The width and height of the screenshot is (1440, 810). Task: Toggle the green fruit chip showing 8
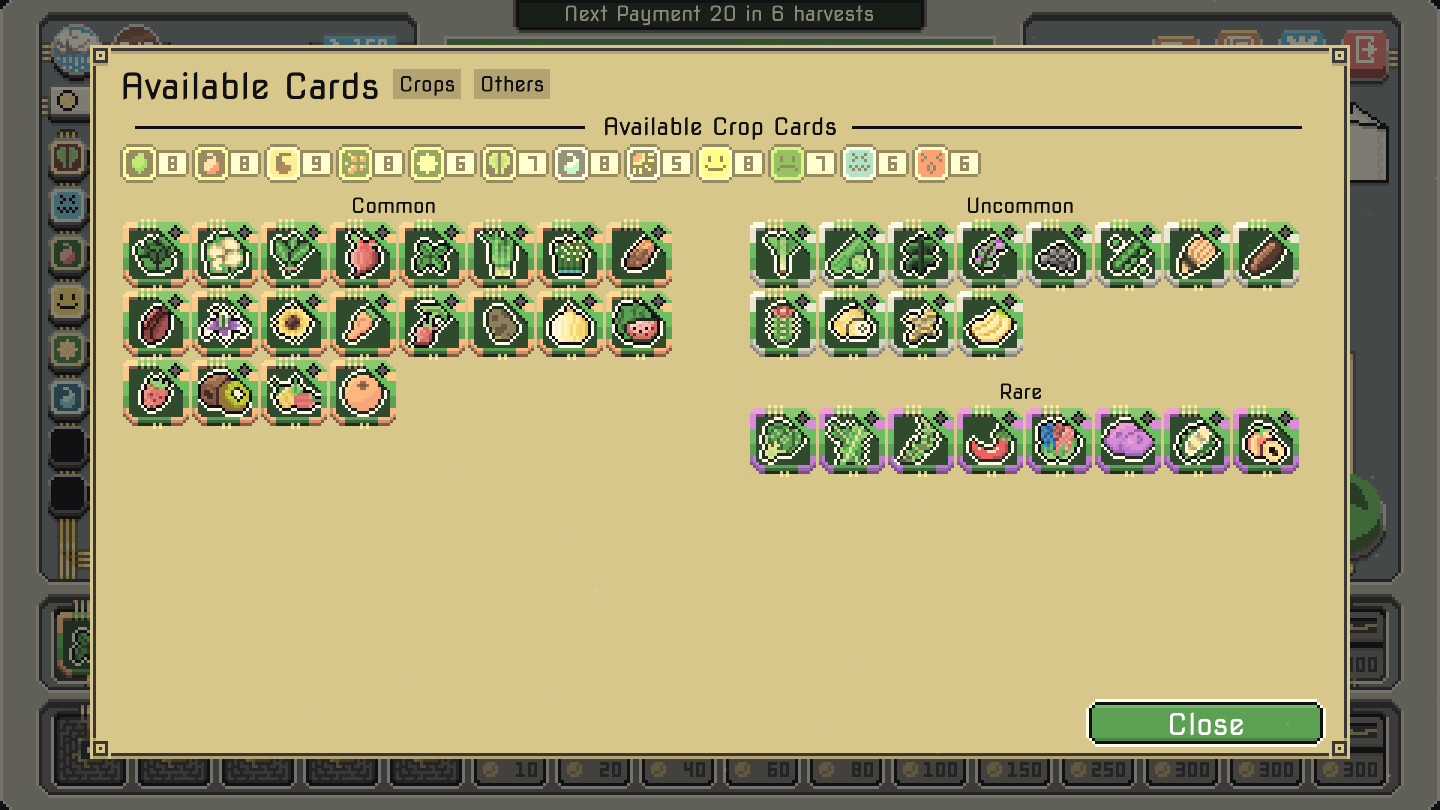tap(140, 163)
